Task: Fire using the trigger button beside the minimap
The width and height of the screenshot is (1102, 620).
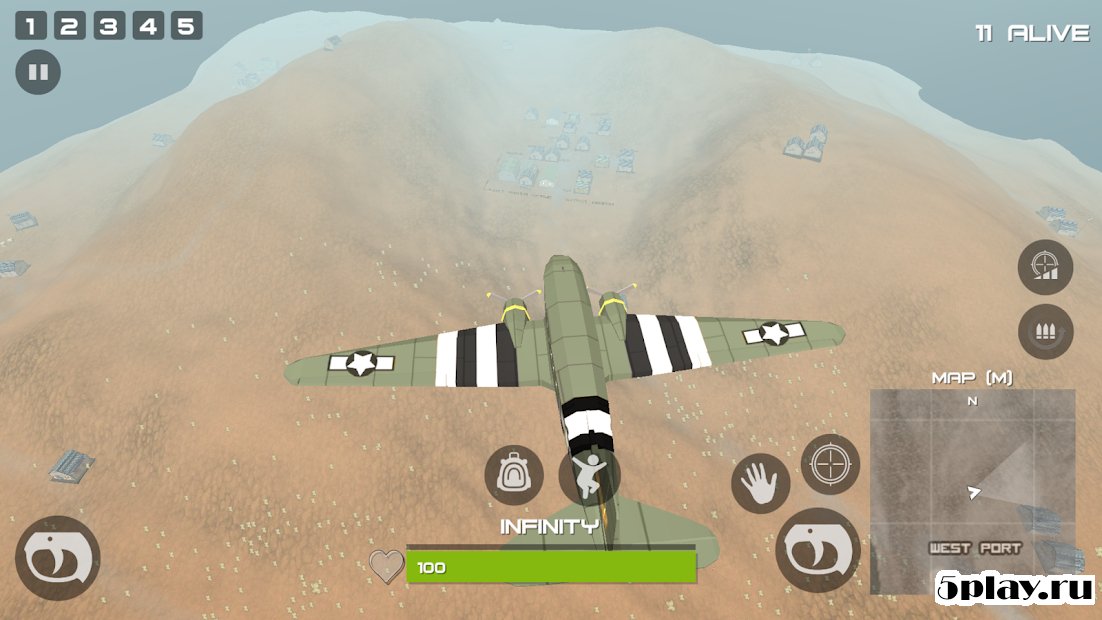Action: [x=818, y=550]
